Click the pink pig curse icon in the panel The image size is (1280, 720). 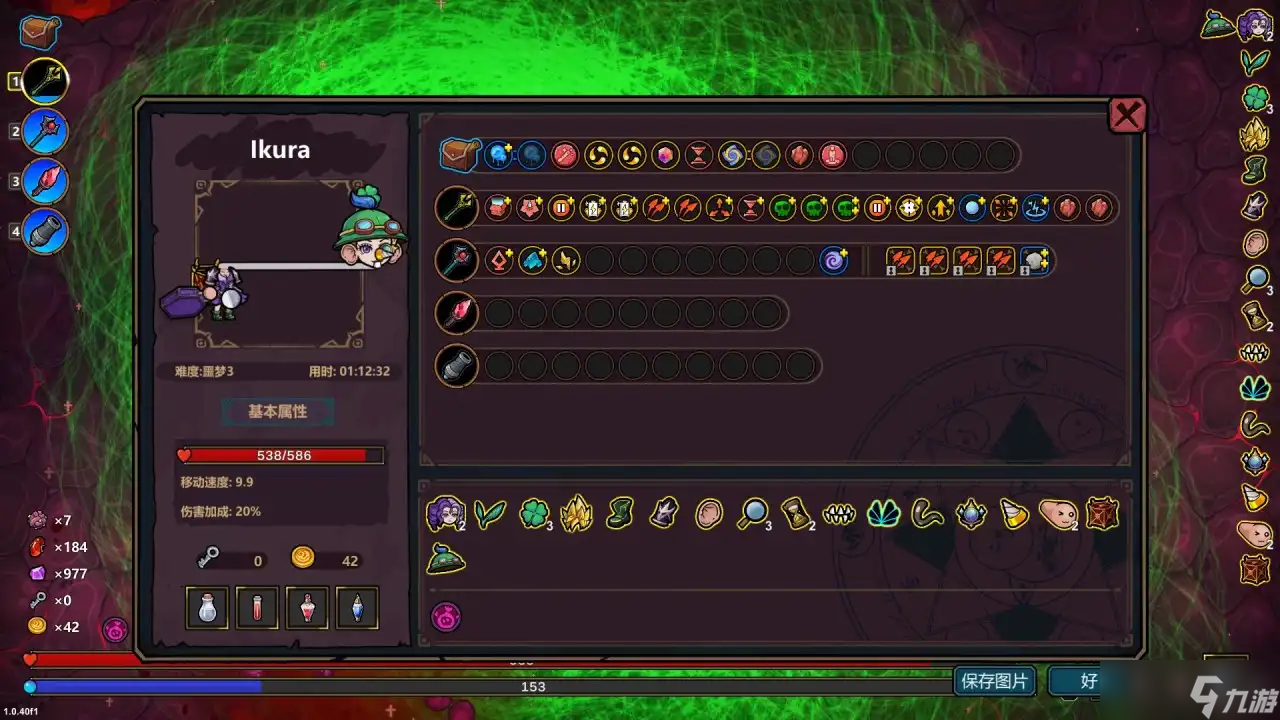coord(445,617)
